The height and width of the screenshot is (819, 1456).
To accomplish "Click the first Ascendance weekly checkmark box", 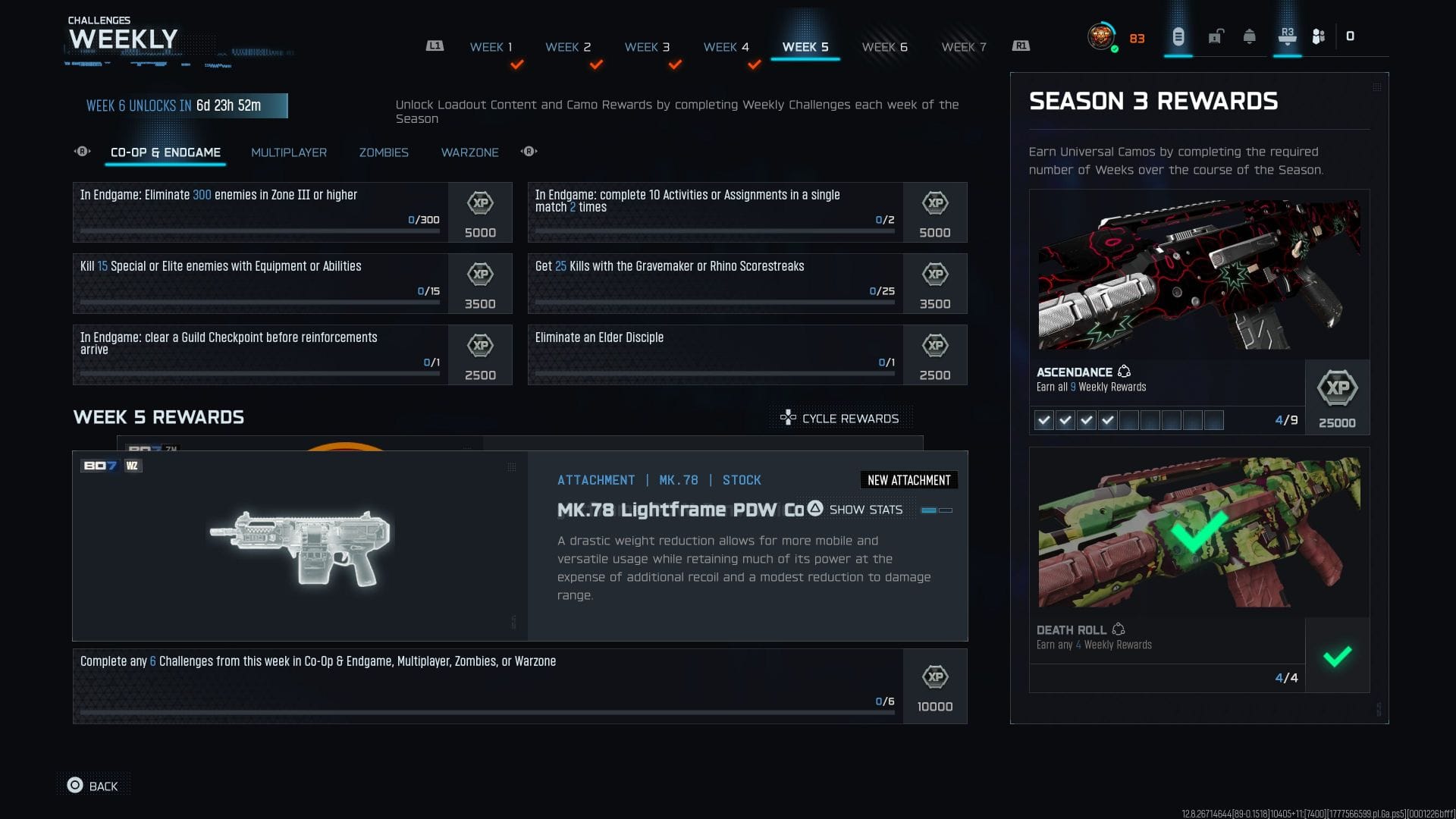I will tap(1044, 419).
